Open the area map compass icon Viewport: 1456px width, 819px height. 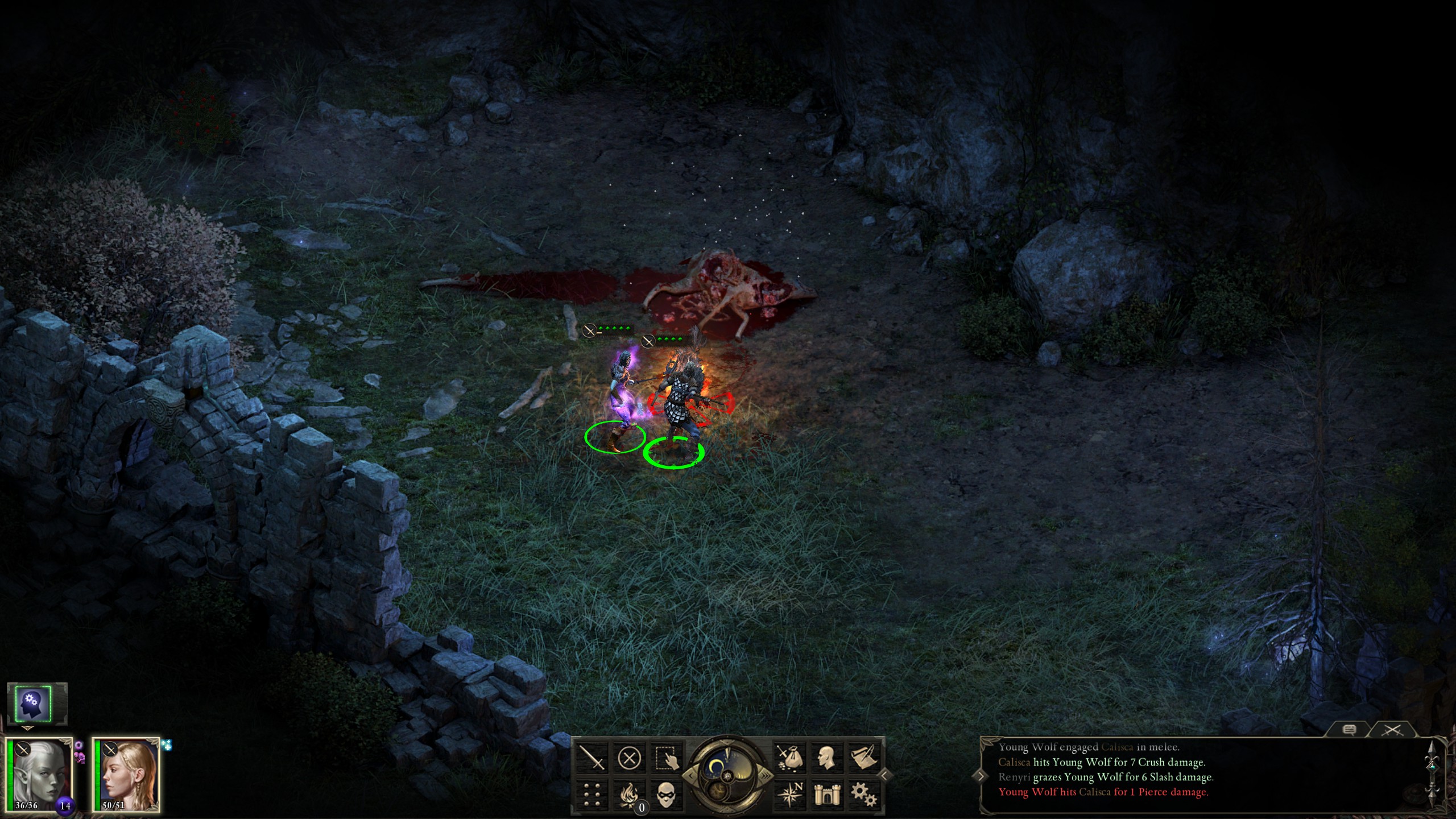pyautogui.click(x=790, y=795)
